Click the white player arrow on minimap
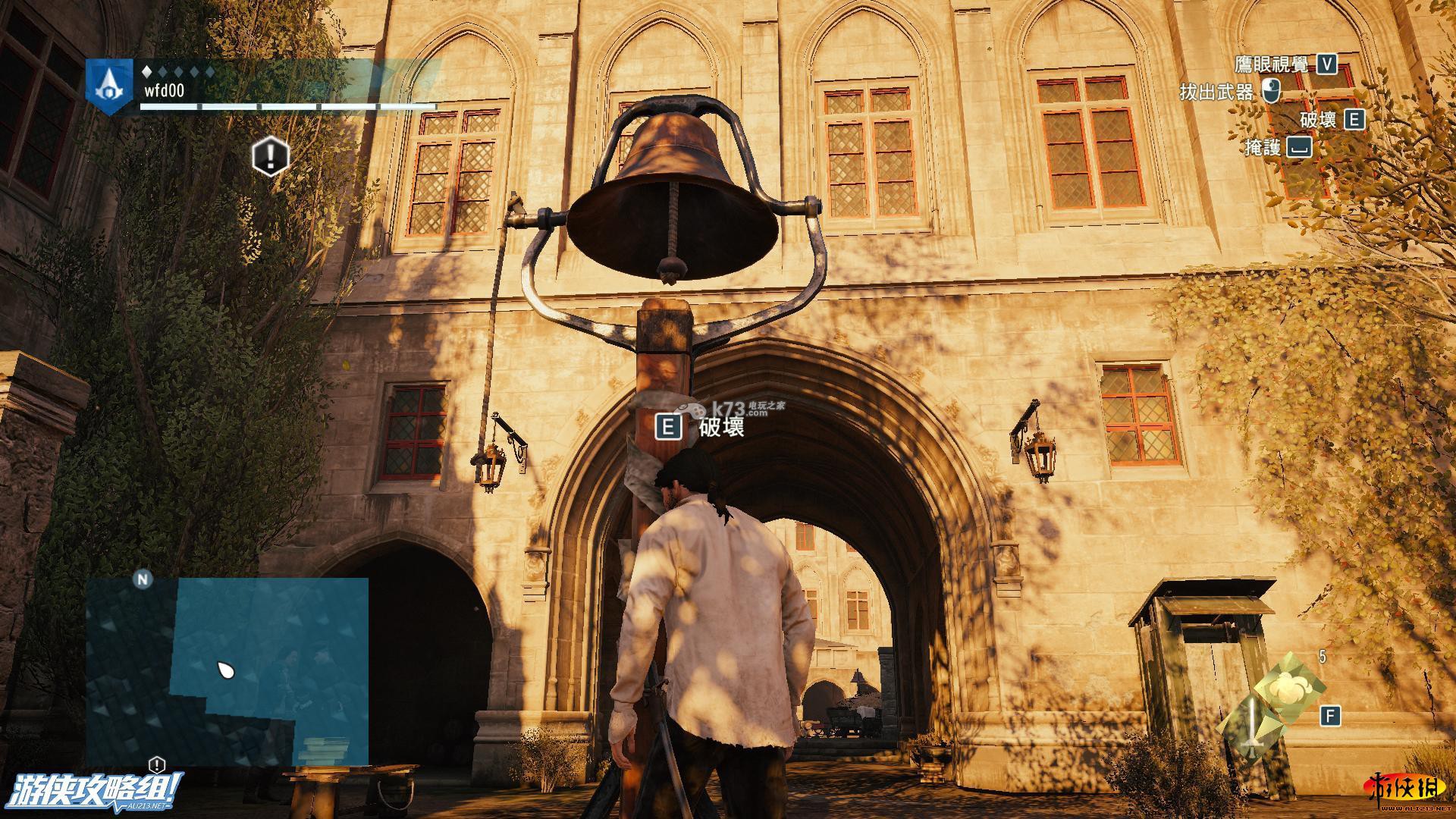Image resolution: width=1456 pixels, height=819 pixels. click(225, 670)
